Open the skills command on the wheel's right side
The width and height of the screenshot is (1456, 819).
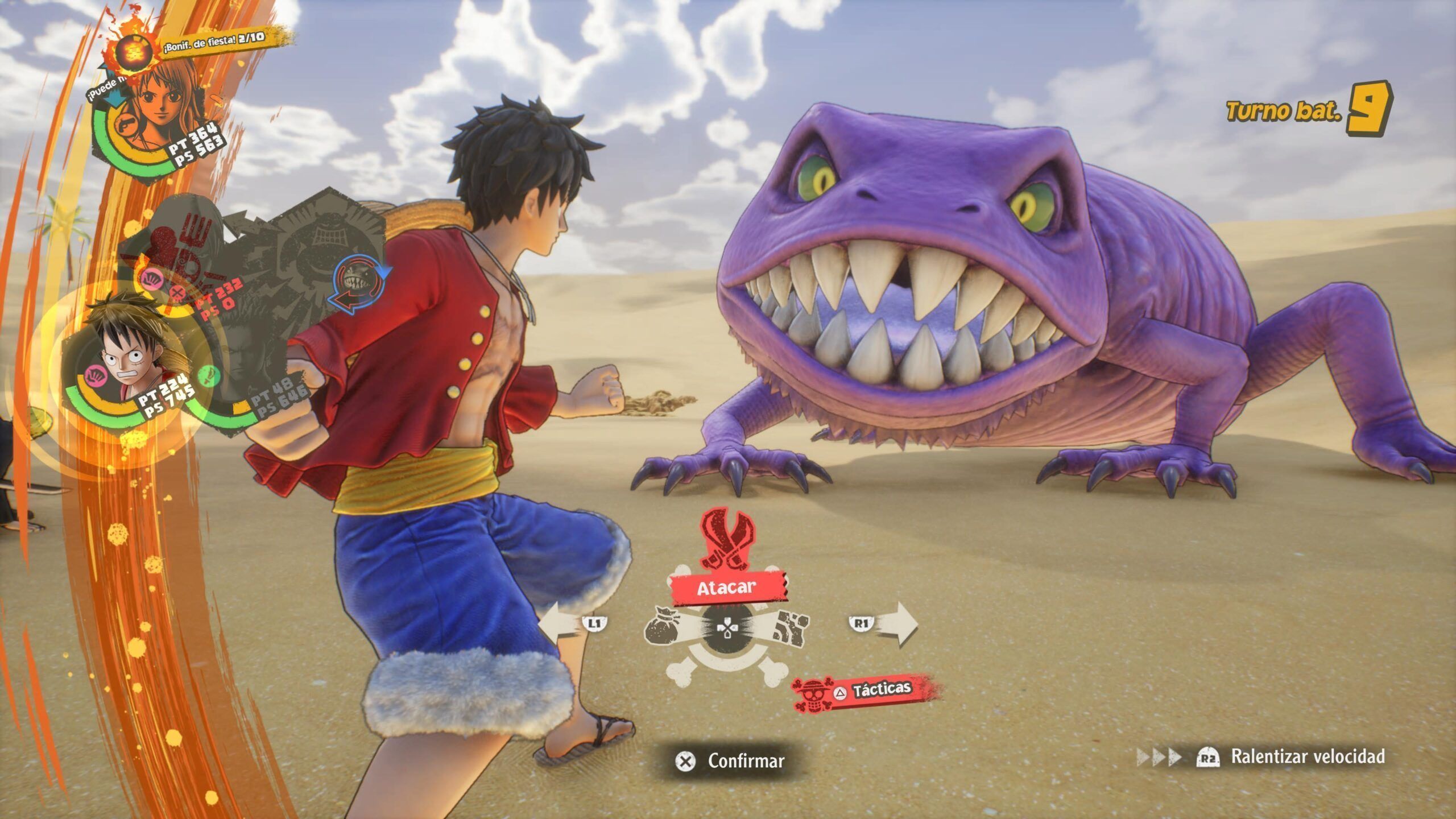(x=790, y=628)
